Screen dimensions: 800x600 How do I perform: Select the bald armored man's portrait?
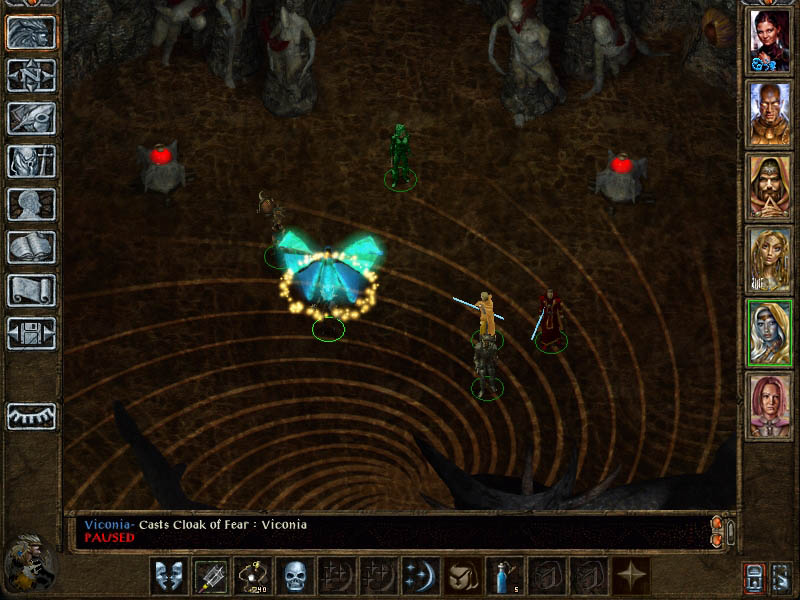770,115
